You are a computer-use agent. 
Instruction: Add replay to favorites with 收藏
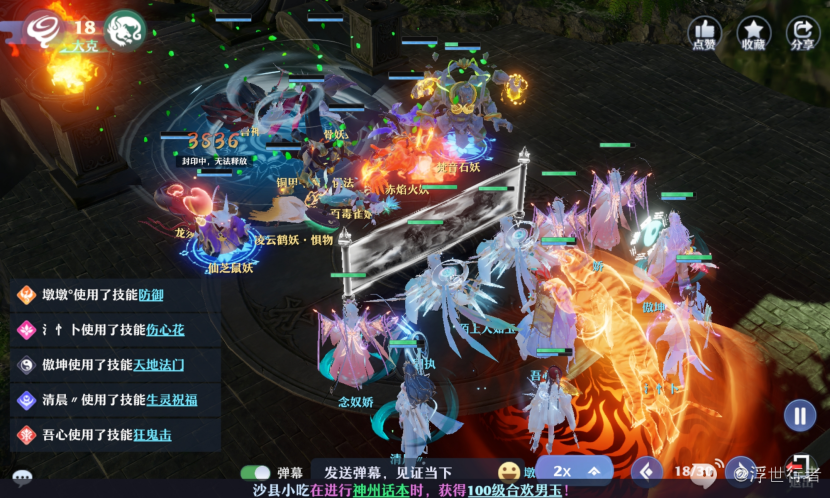coord(754,32)
